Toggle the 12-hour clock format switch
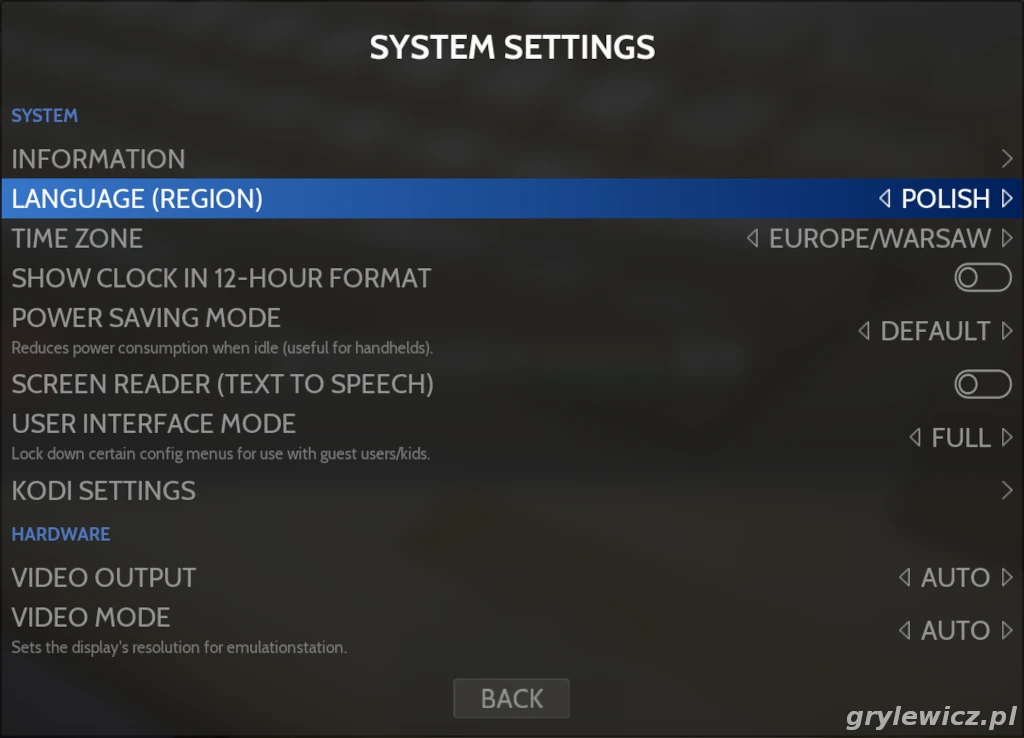Viewport: 1024px width, 738px height. (982, 278)
